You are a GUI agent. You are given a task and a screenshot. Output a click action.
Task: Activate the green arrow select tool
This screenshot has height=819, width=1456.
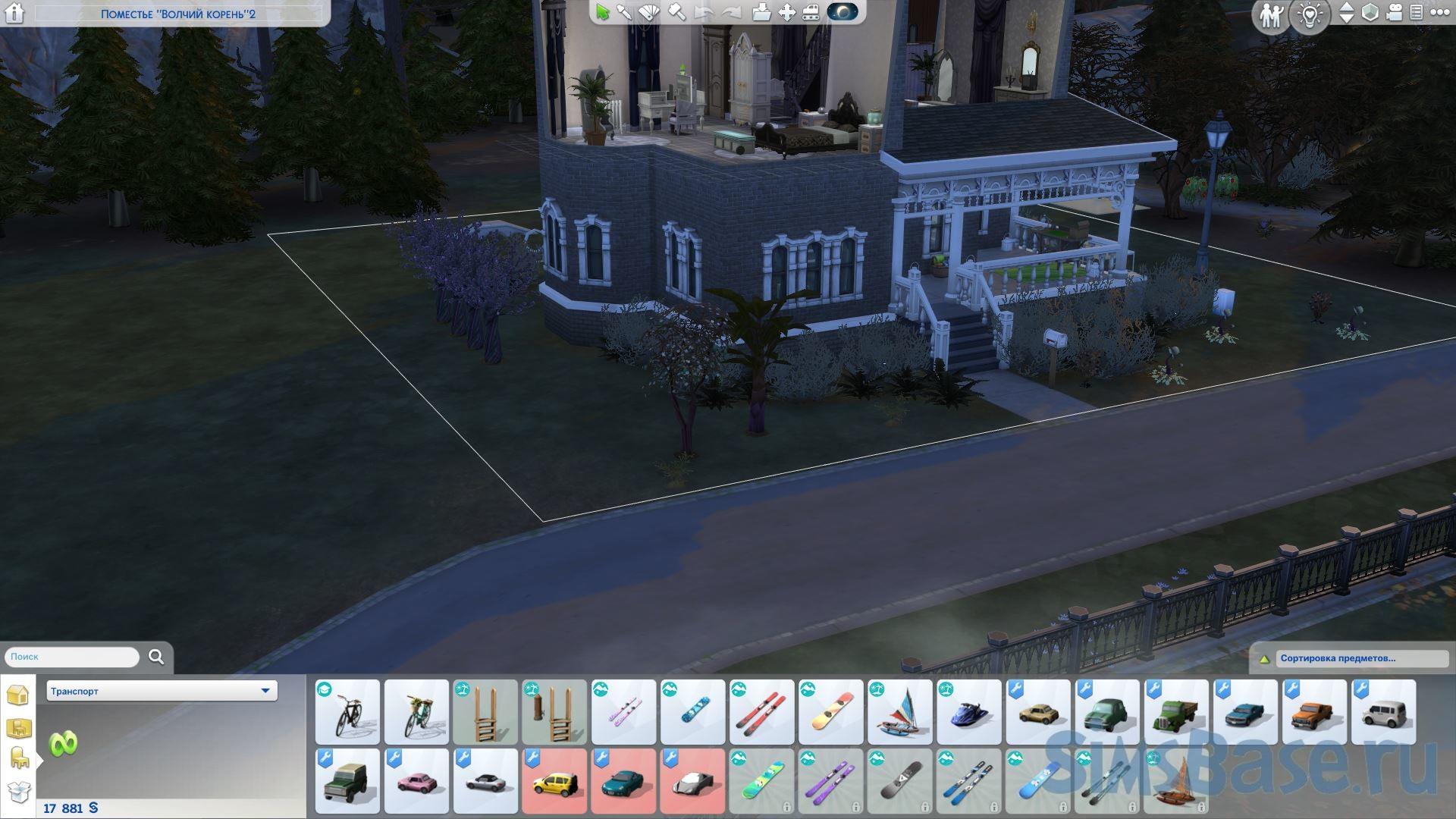603,12
